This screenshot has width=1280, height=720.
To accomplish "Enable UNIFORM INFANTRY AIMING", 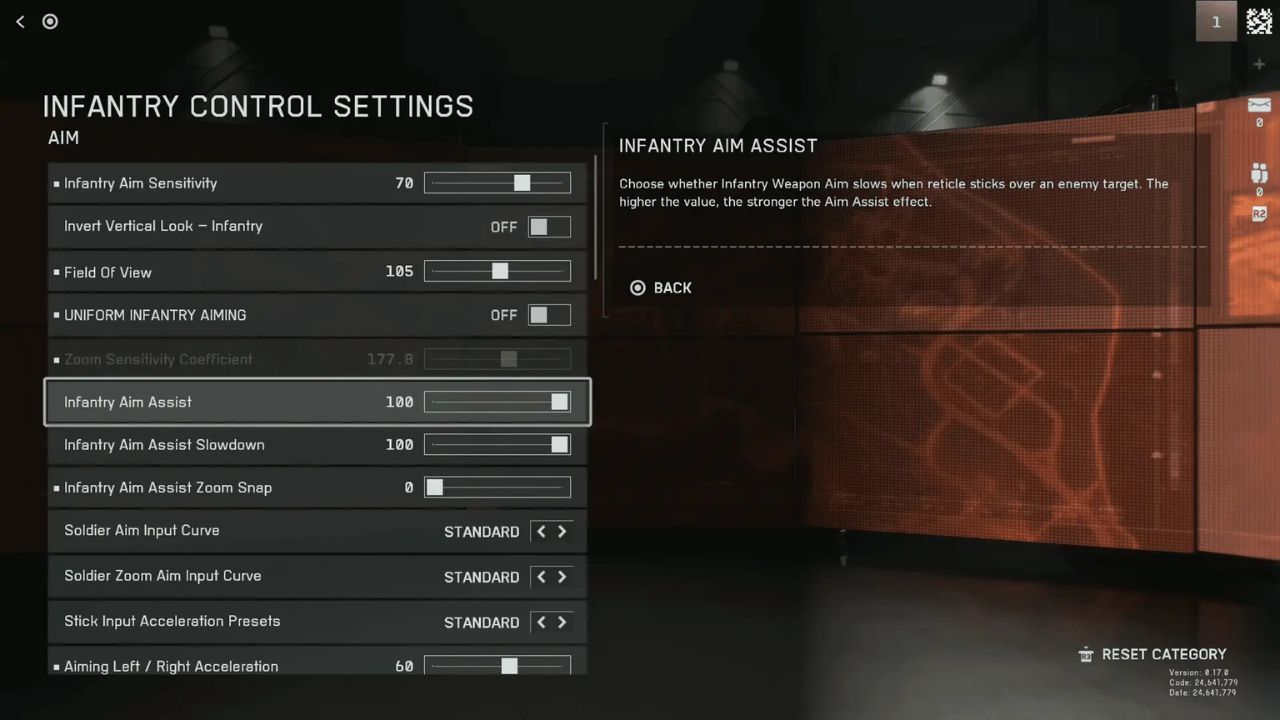I will tap(549, 314).
